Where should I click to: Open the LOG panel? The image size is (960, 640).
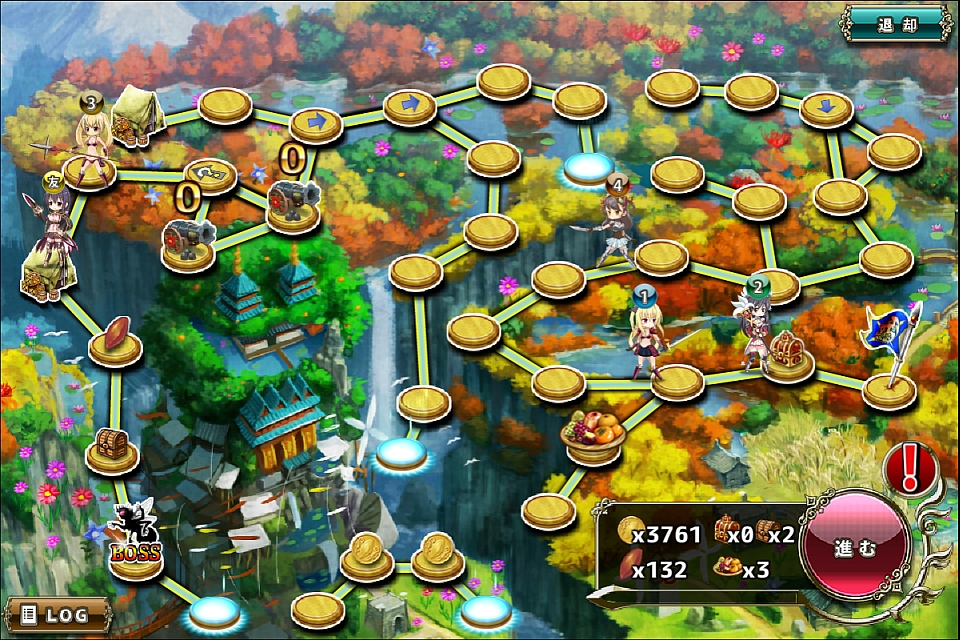point(57,613)
